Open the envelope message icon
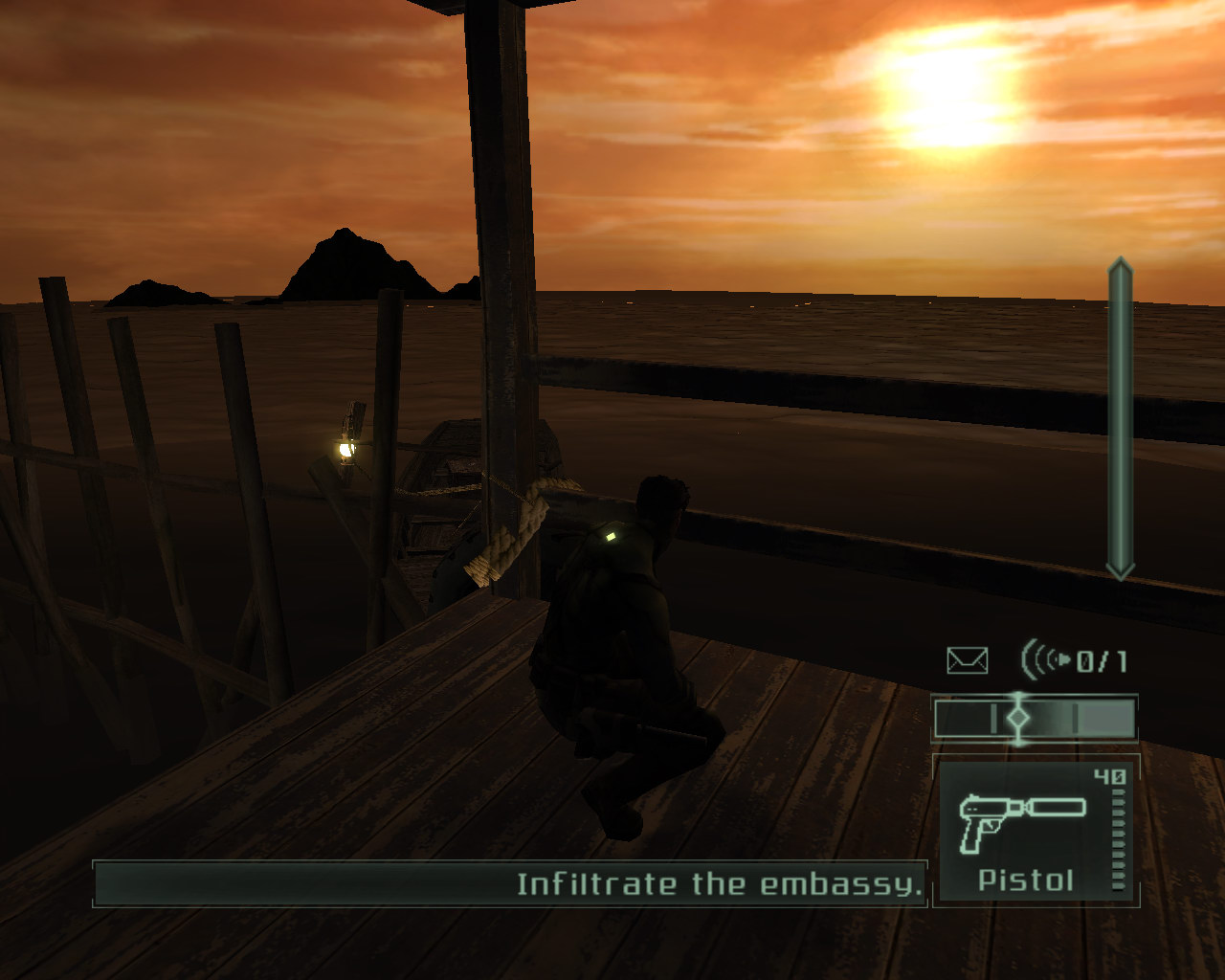The height and width of the screenshot is (980, 1225). pyautogui.click(x=967, y=660)
